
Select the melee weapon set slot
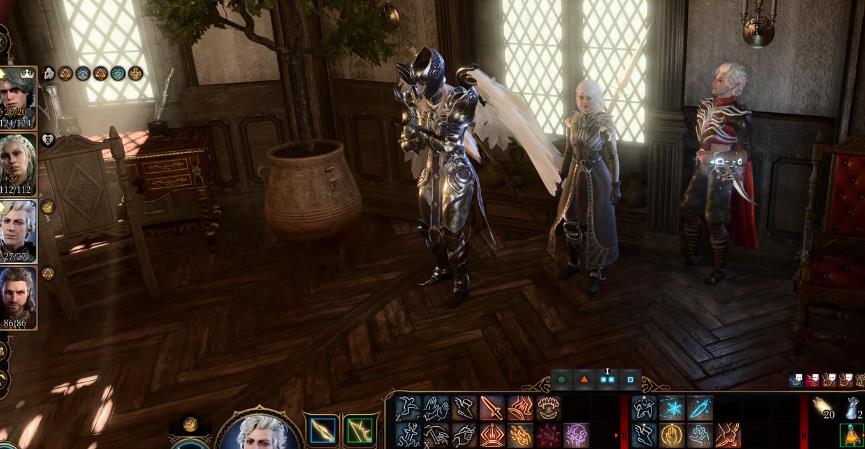(322, 430)
